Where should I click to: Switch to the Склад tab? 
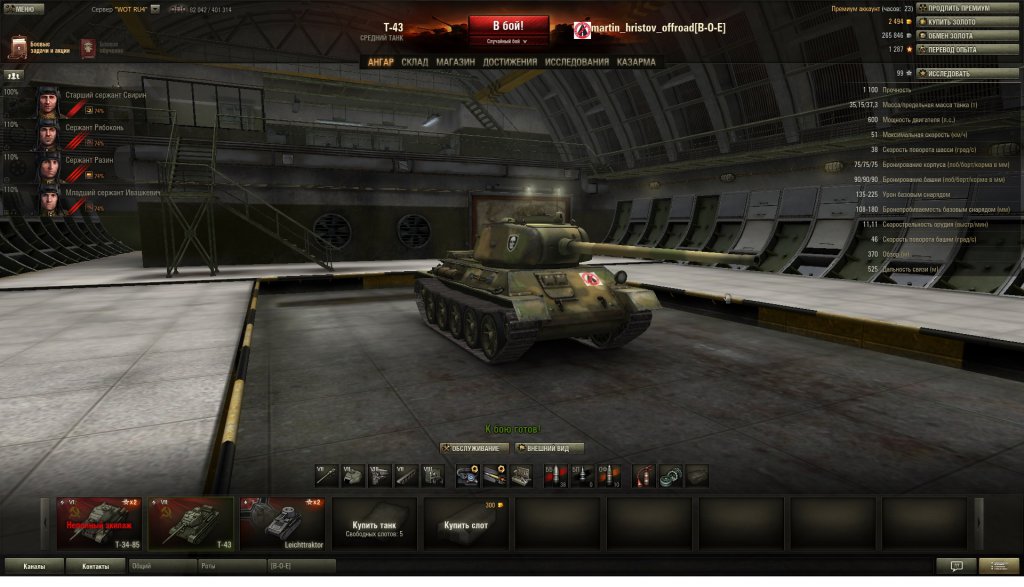pyautogui.click(x=414, y=62)
